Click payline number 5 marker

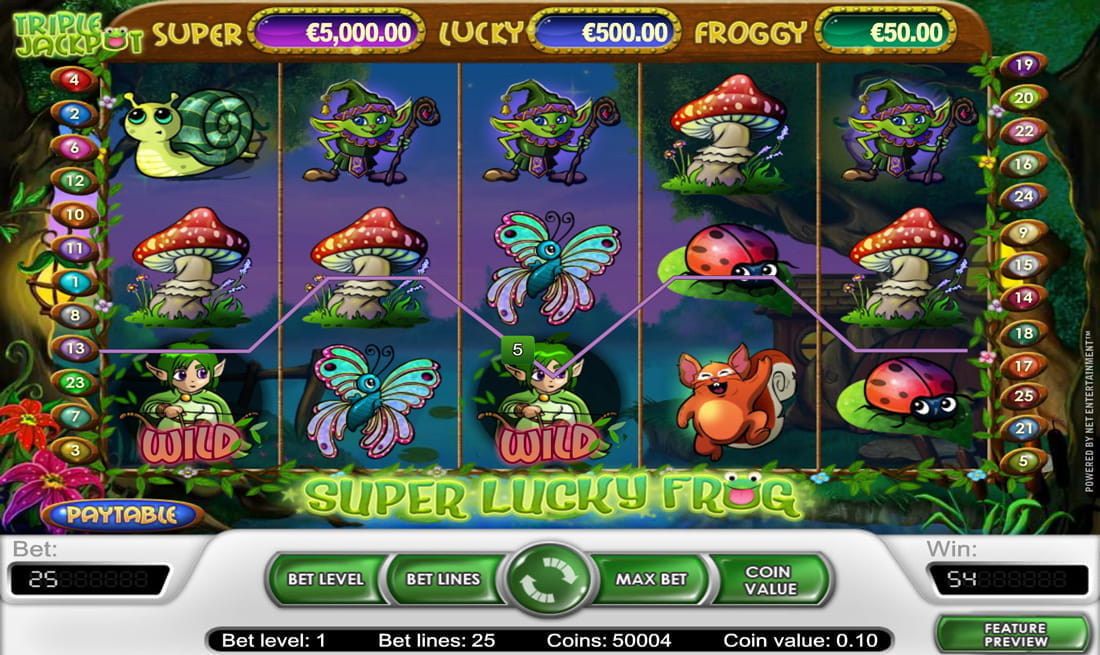coord(1023,462)
